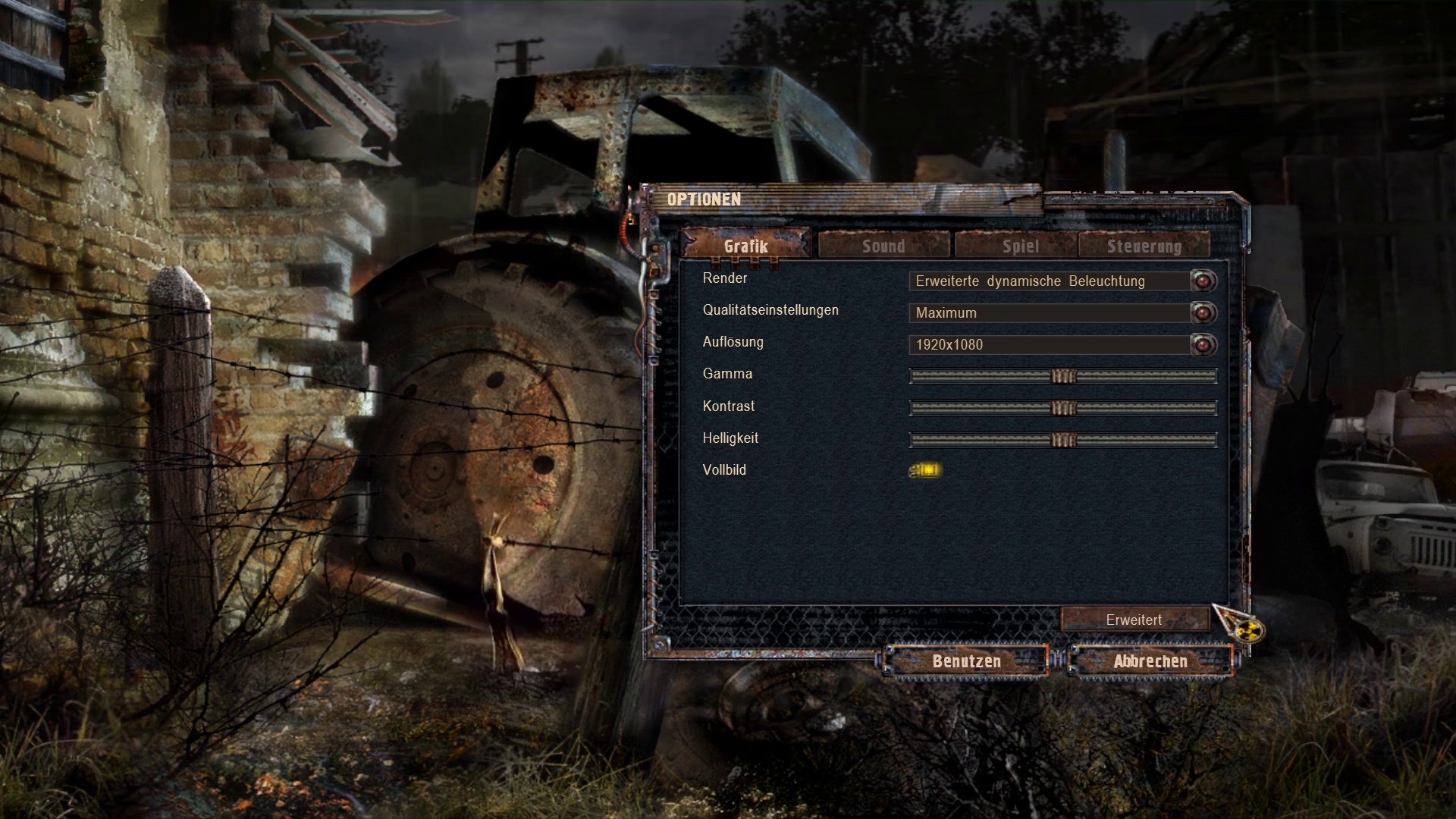Open the Erweitert advanced settings
This screenshot has height=819, width=1456.
1134,620
